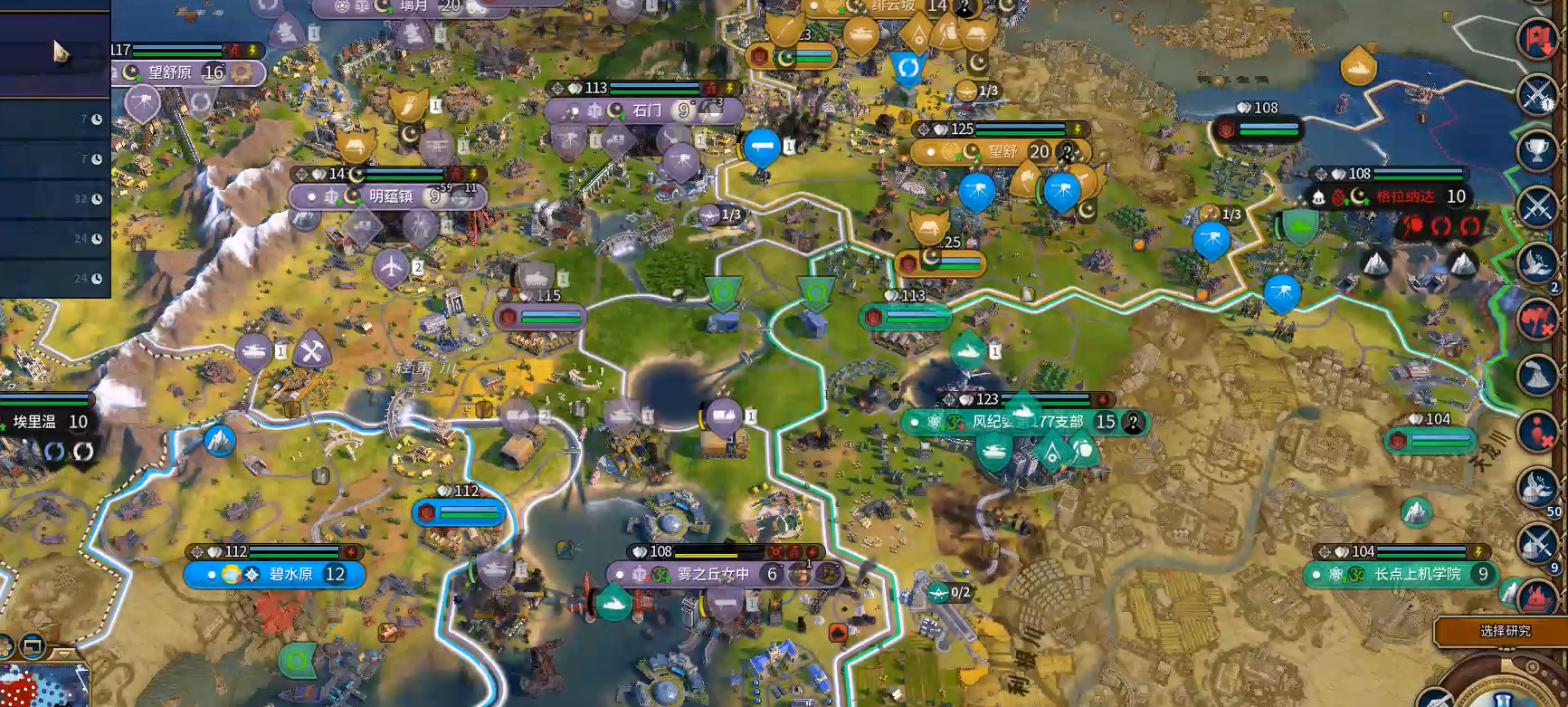The height and width of the screenshot is (707, 1568).
Task: Open the fire notification icon
Action: click(1536, 596)
